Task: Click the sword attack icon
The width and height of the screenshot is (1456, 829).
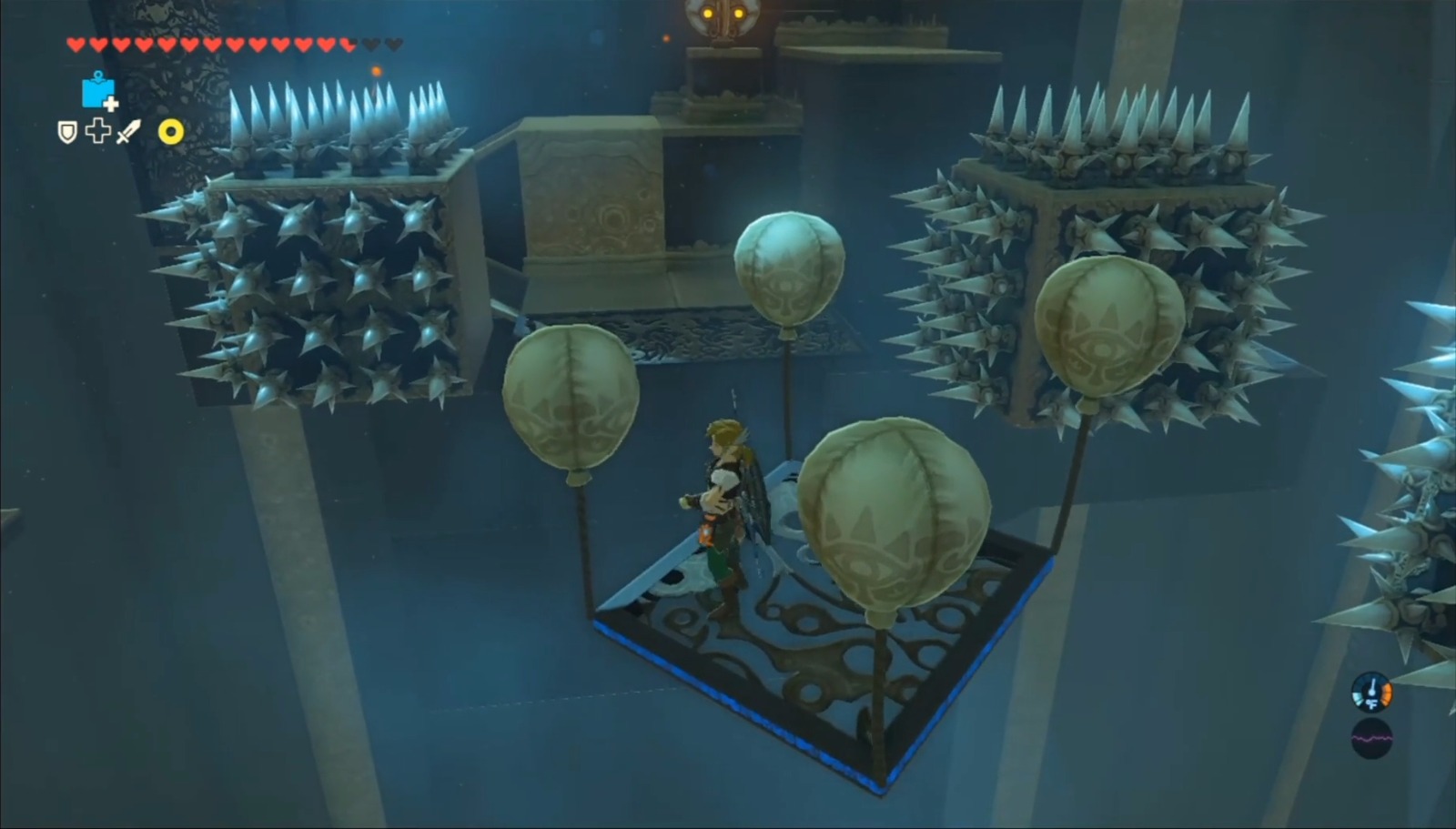Action: [x=129, y=132]
